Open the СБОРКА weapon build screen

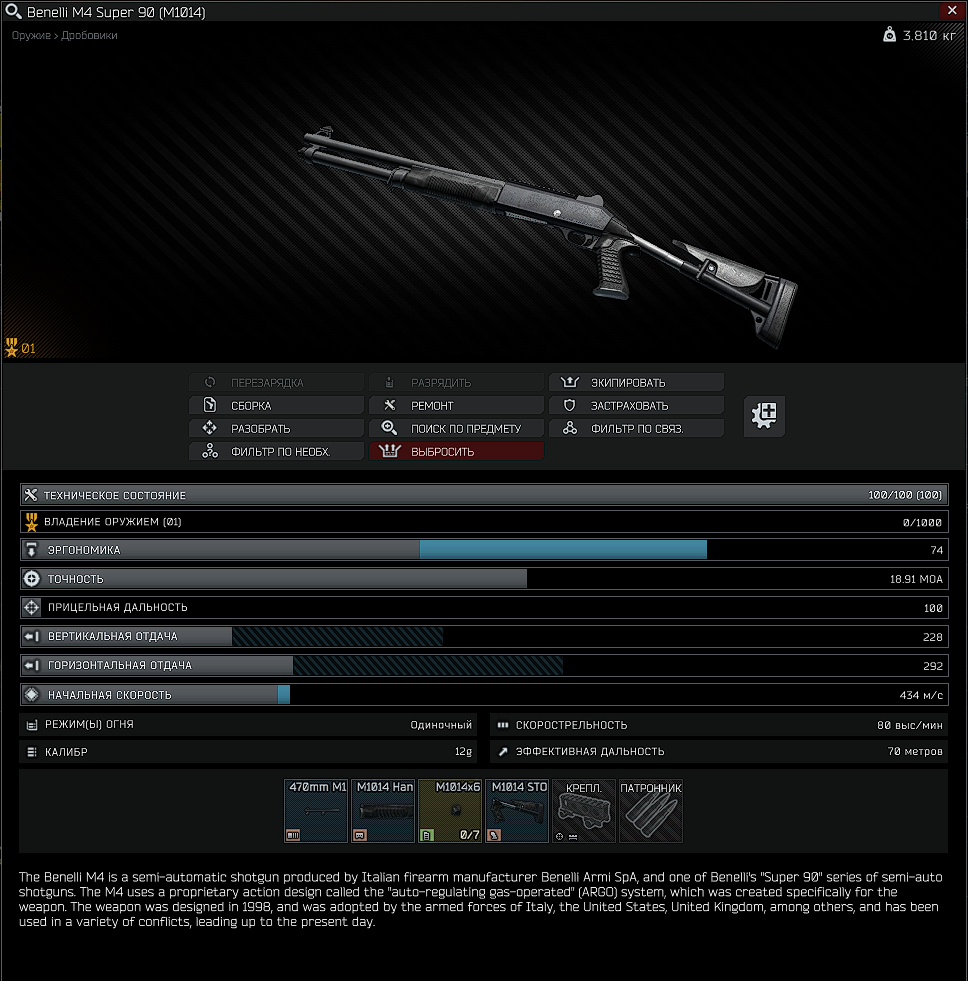tap(277, 406)
